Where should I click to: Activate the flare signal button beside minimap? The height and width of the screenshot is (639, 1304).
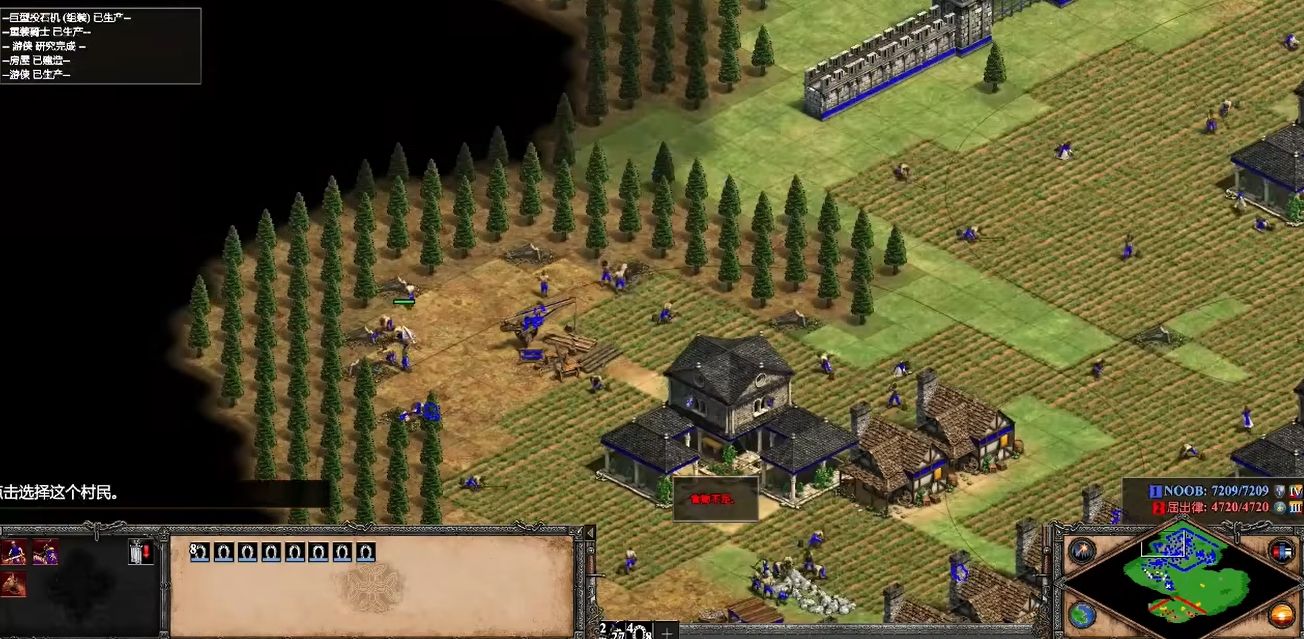click(x=1081, y=550)
